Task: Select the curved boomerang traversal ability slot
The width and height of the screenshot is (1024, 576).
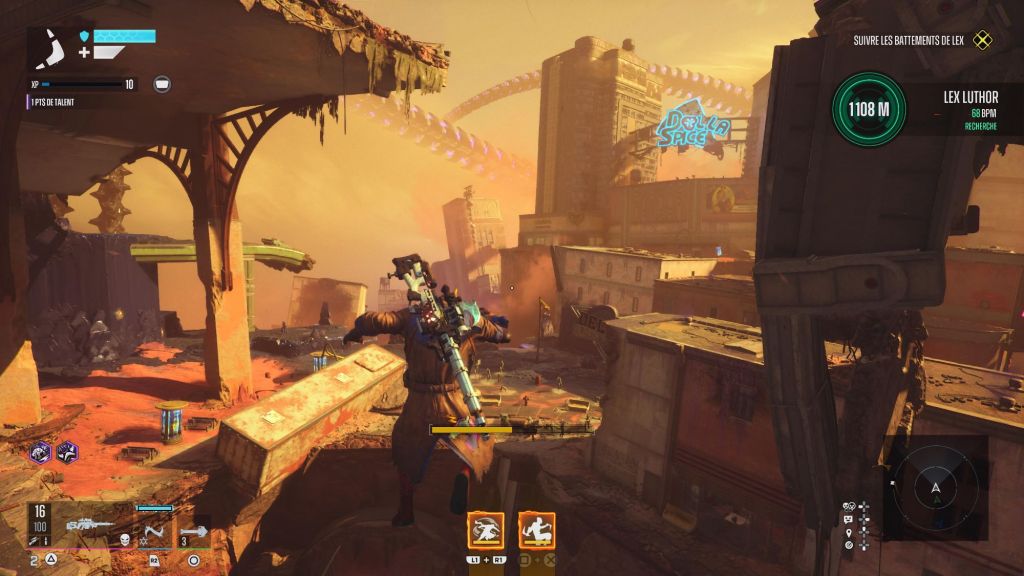Action: click(153, 531)
